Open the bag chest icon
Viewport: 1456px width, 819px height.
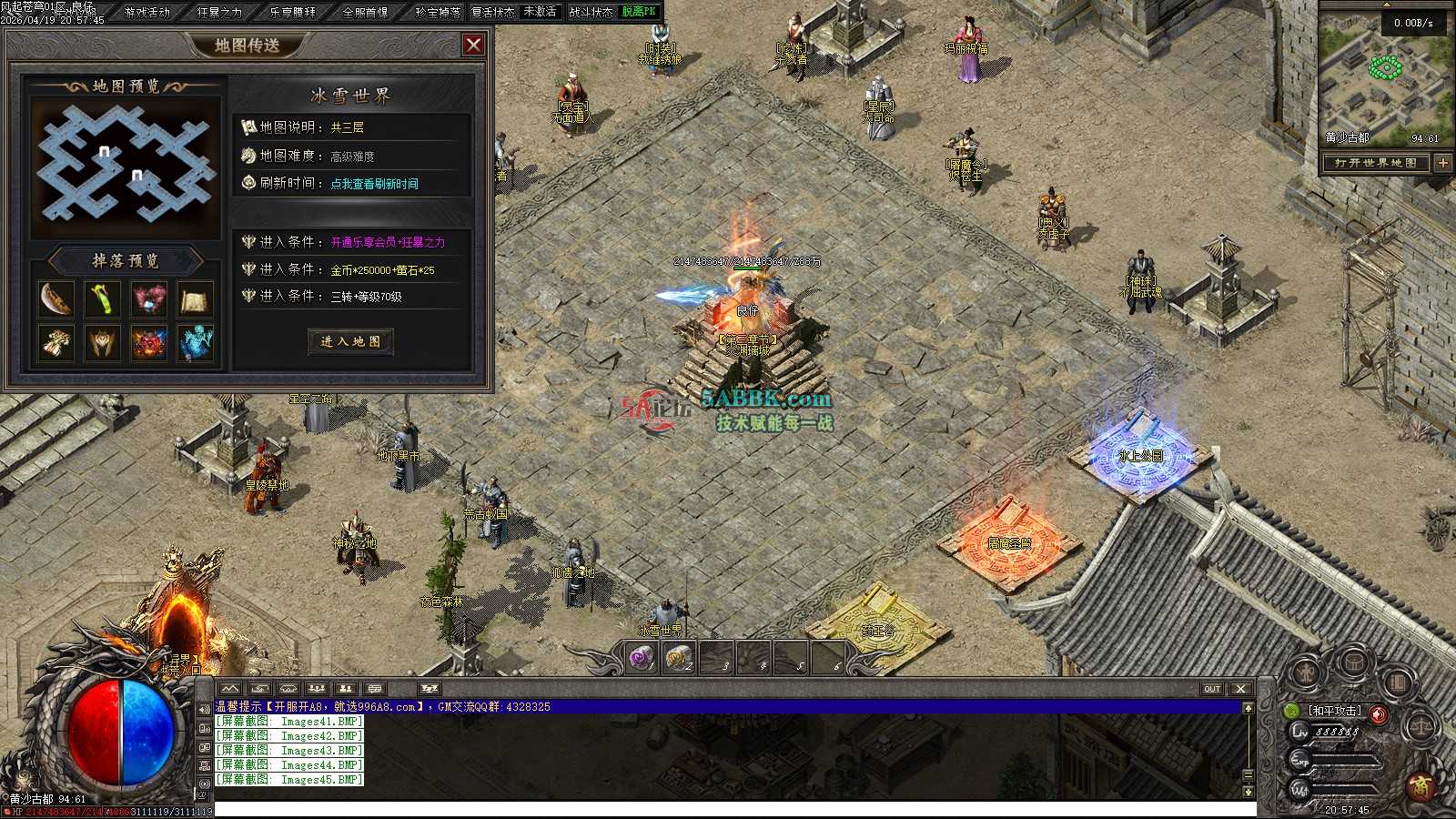coord(1353,663)
